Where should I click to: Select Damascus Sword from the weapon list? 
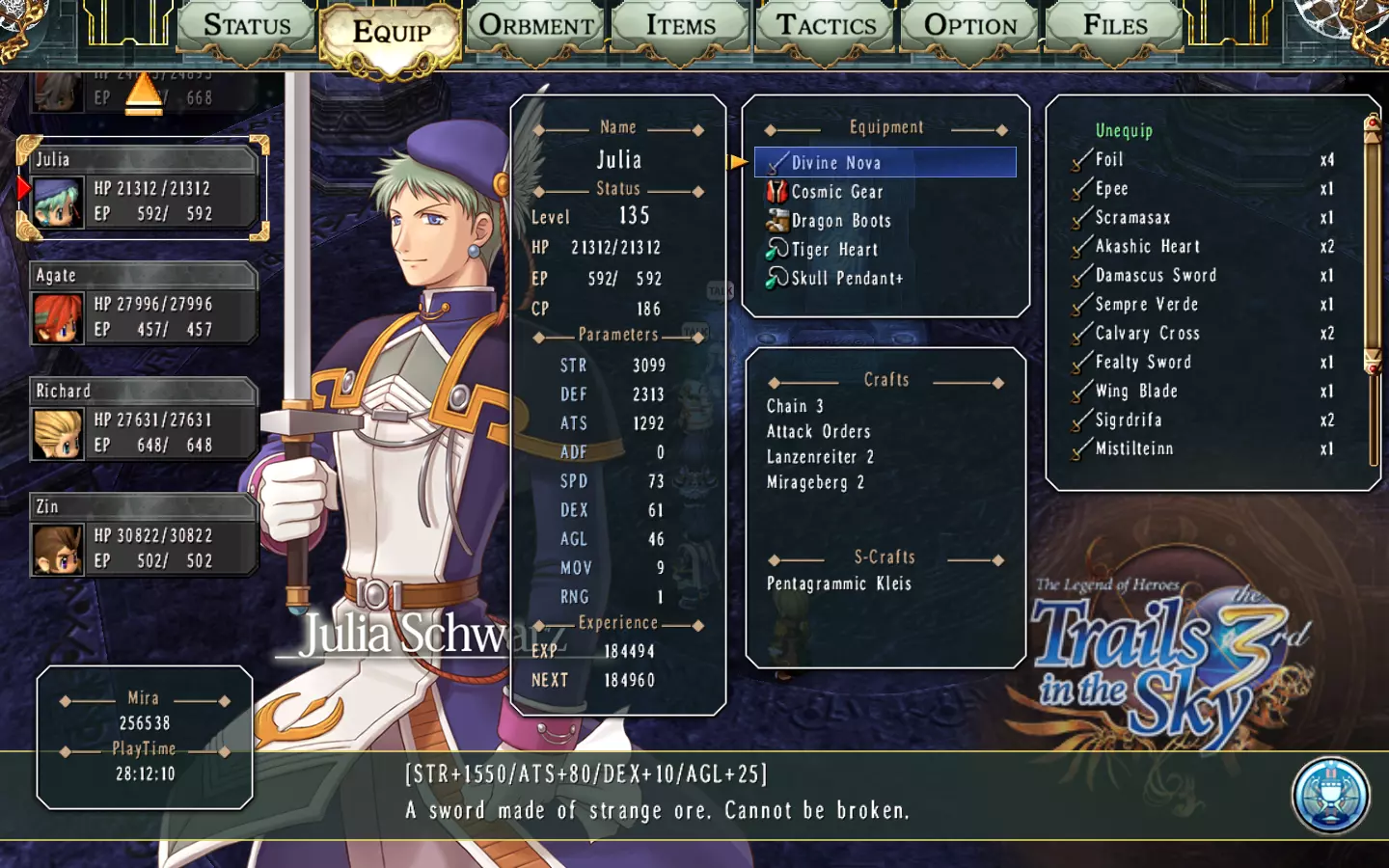pos(1155,276)
